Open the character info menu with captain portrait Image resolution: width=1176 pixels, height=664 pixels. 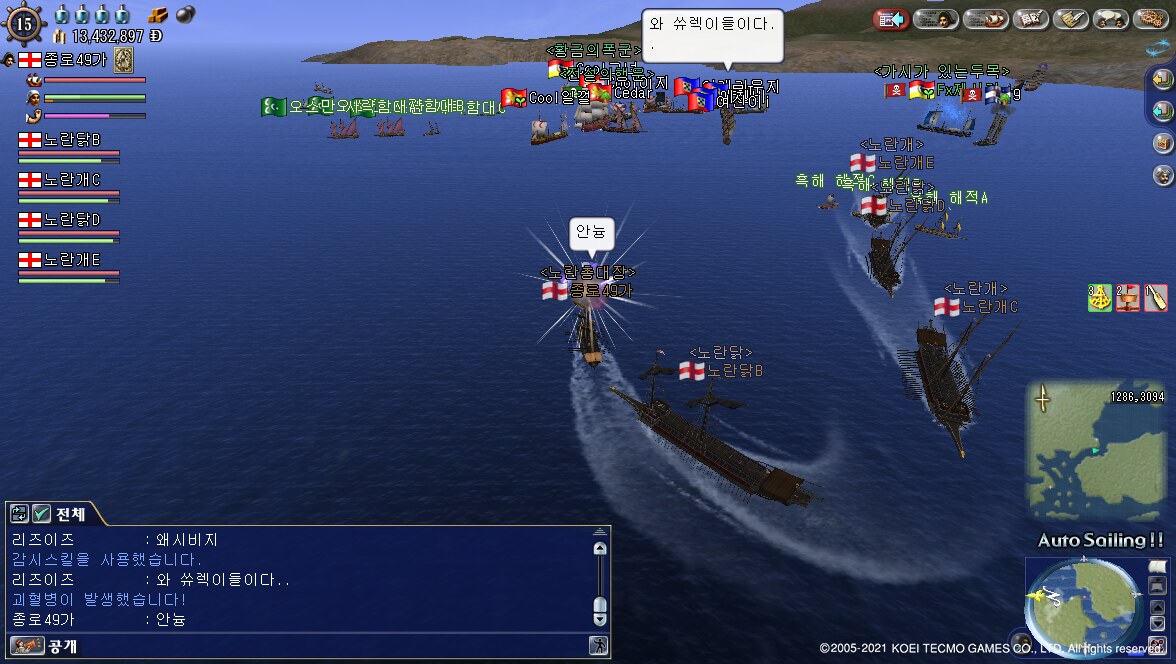[936, 19]
